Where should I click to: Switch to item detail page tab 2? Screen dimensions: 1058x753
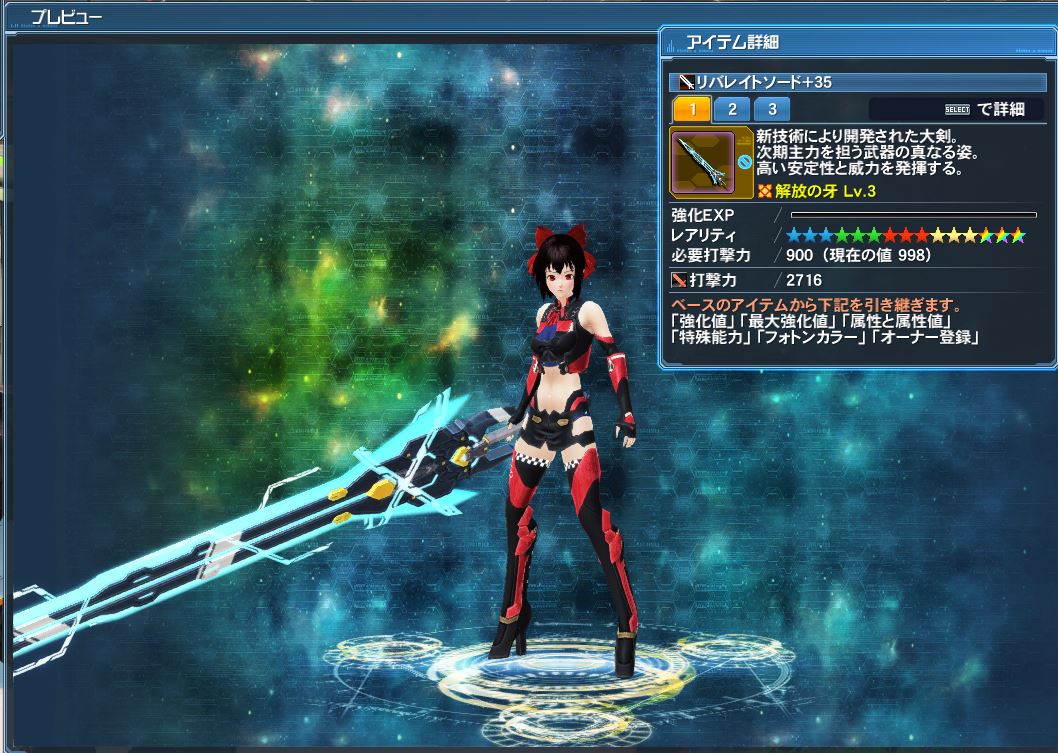click(732, 109)
